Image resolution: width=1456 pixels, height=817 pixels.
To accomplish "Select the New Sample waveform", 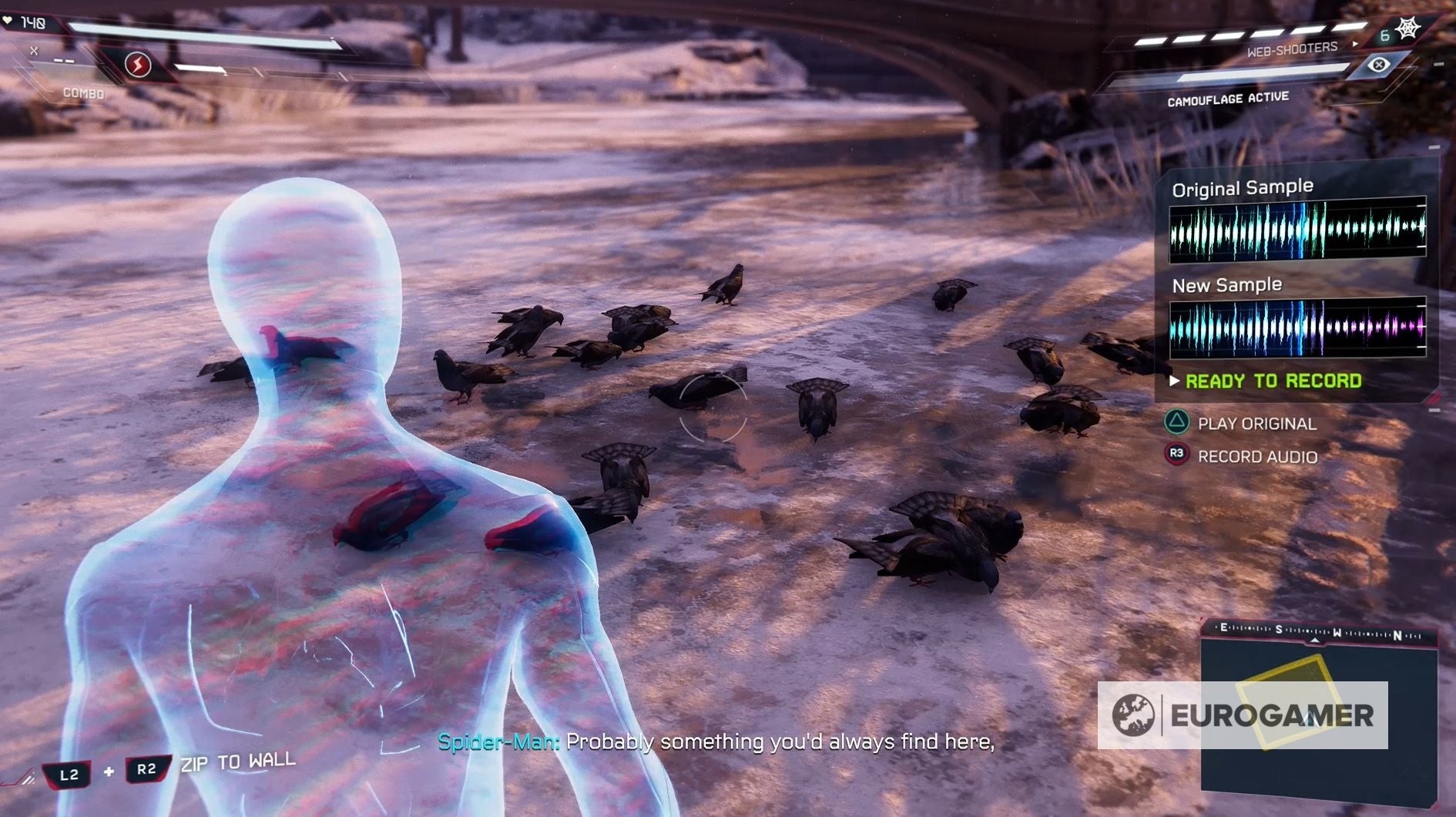I will [x=1297, y=328].
